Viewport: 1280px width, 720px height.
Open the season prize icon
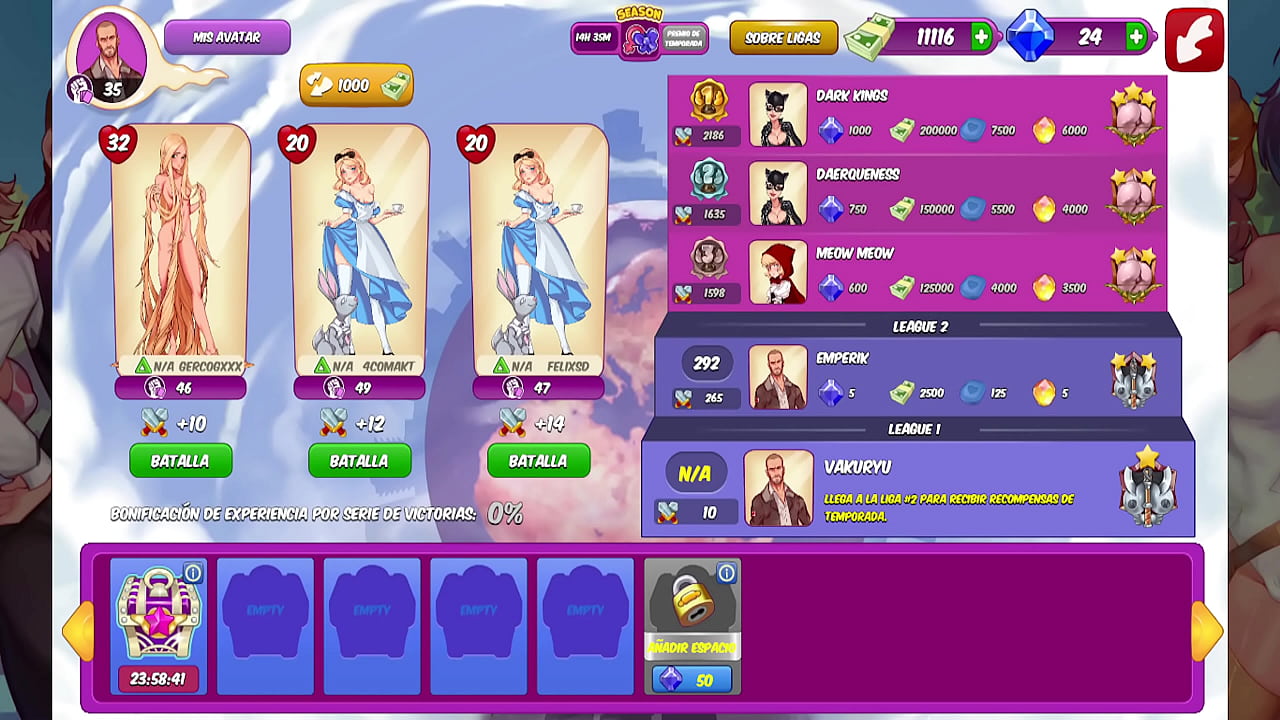(x=640, y=39)
